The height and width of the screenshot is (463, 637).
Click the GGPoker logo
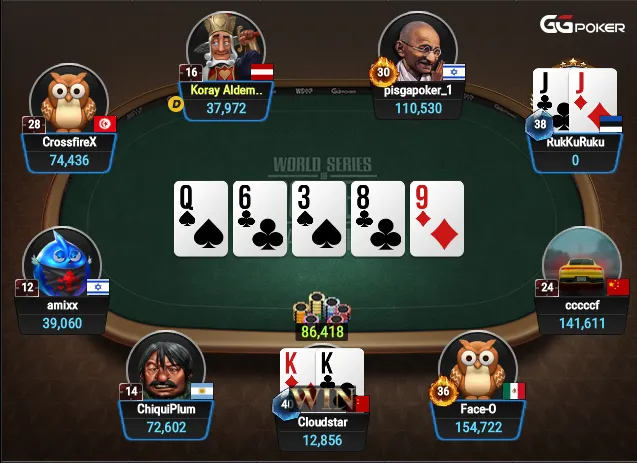(583, 24)
